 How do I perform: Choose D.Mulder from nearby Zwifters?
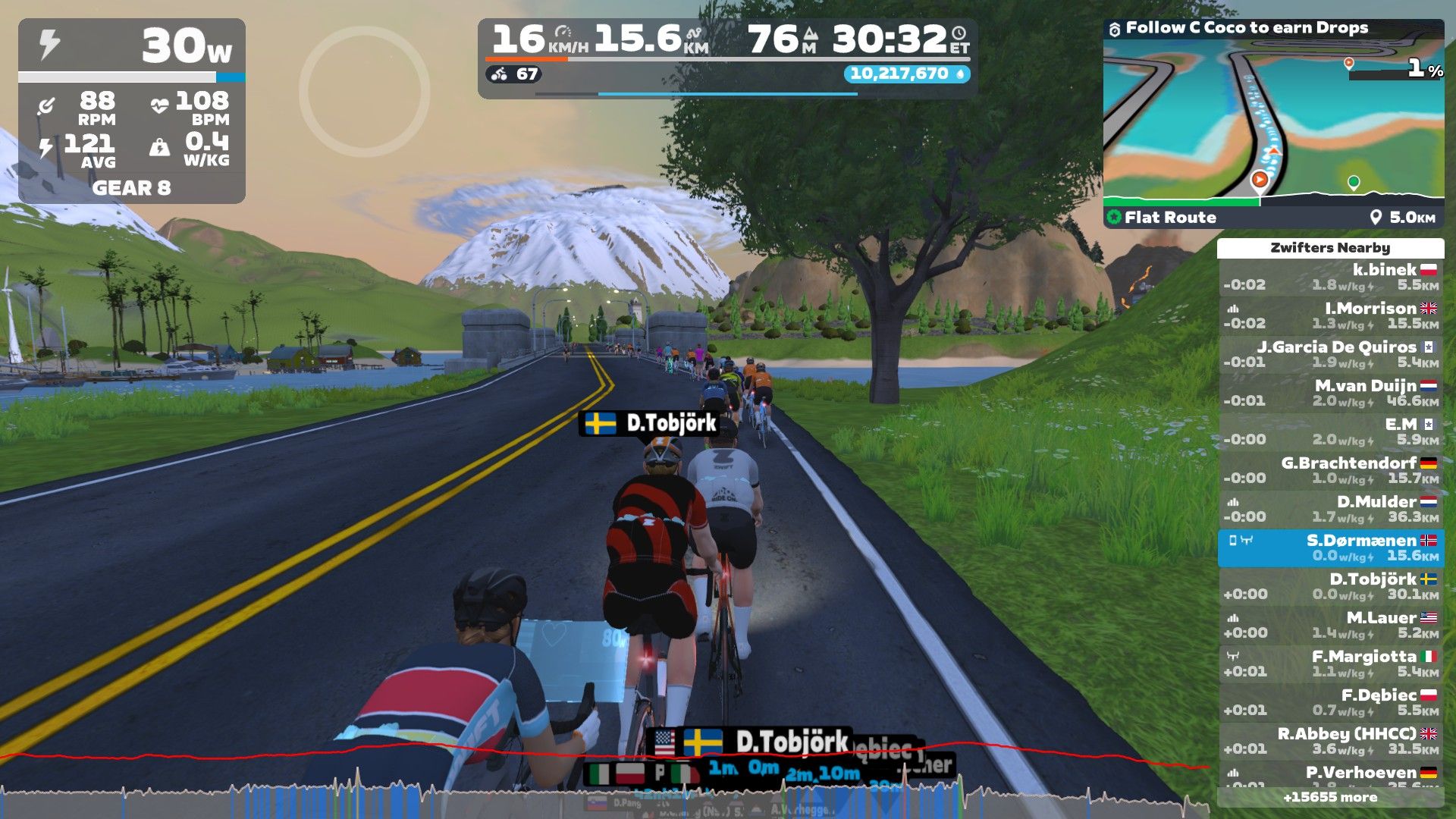[1331, 509]
